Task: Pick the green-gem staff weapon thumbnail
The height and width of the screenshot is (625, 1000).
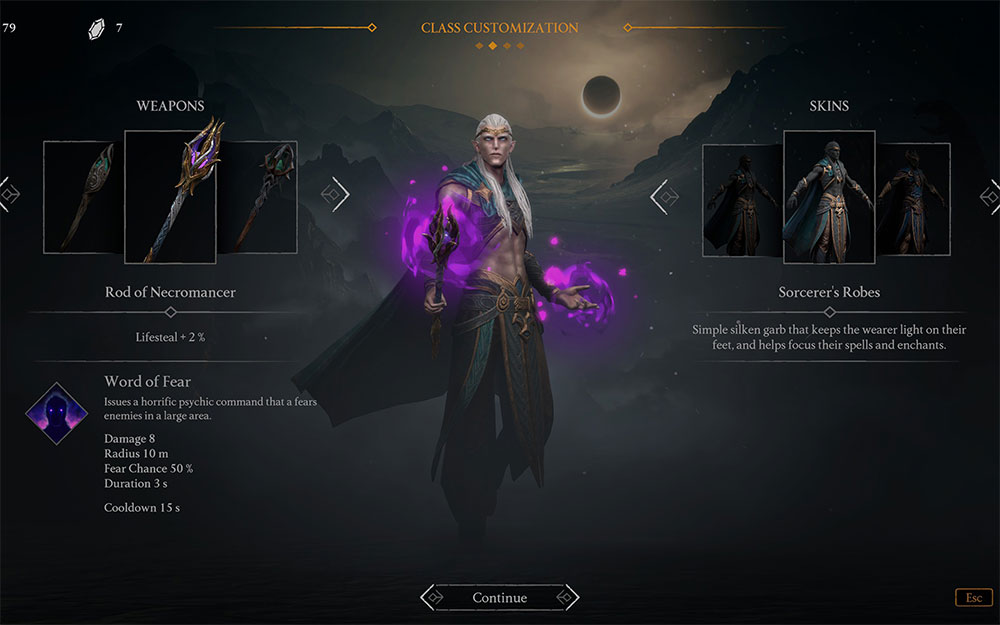Action: (x=258, y=196)
